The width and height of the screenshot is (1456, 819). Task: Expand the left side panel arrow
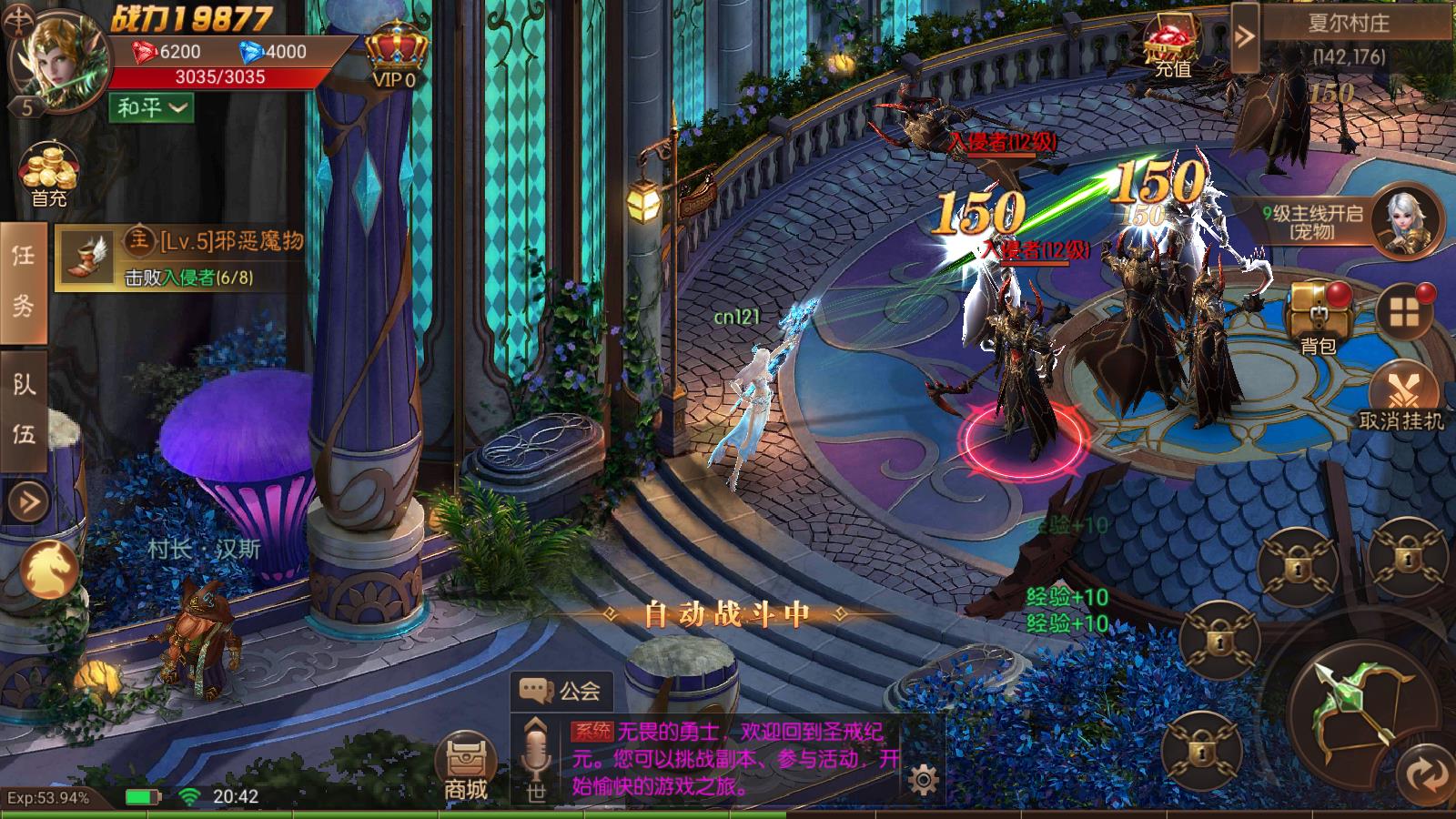point(27,500)
